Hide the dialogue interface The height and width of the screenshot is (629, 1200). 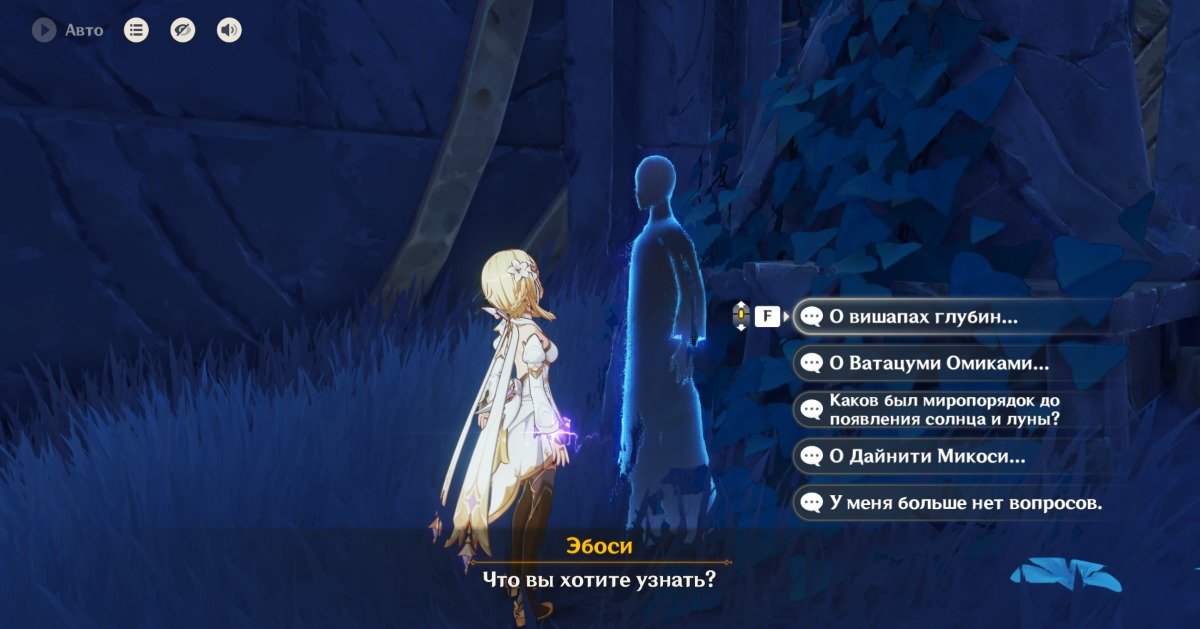(182, 30)
